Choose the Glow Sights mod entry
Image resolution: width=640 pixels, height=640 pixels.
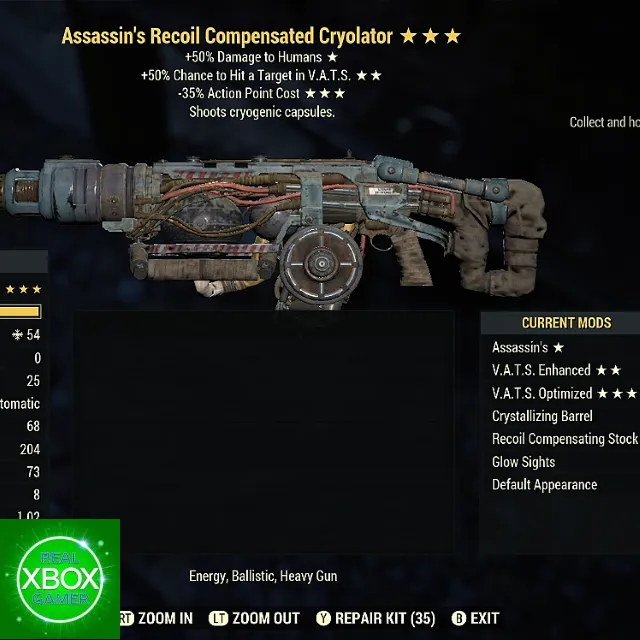[523, 462]
